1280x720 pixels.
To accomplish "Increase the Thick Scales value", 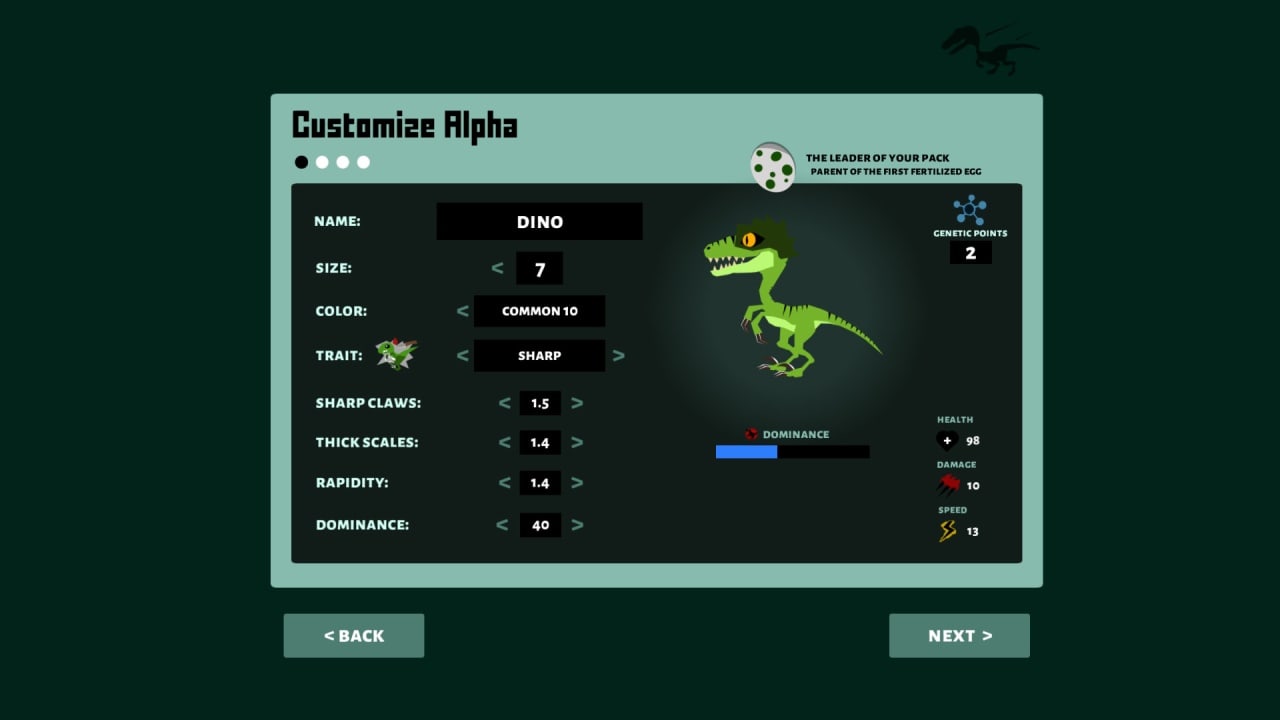I will (577, 442).
